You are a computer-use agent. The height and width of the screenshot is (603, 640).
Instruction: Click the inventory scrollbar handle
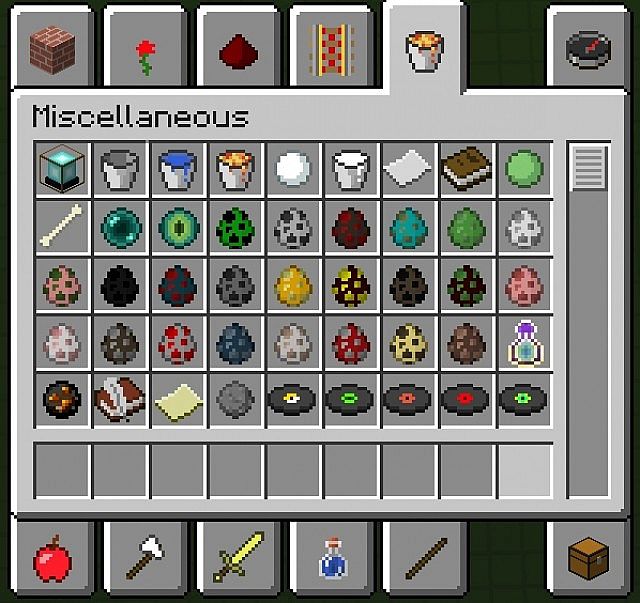(x=590, y=167)
